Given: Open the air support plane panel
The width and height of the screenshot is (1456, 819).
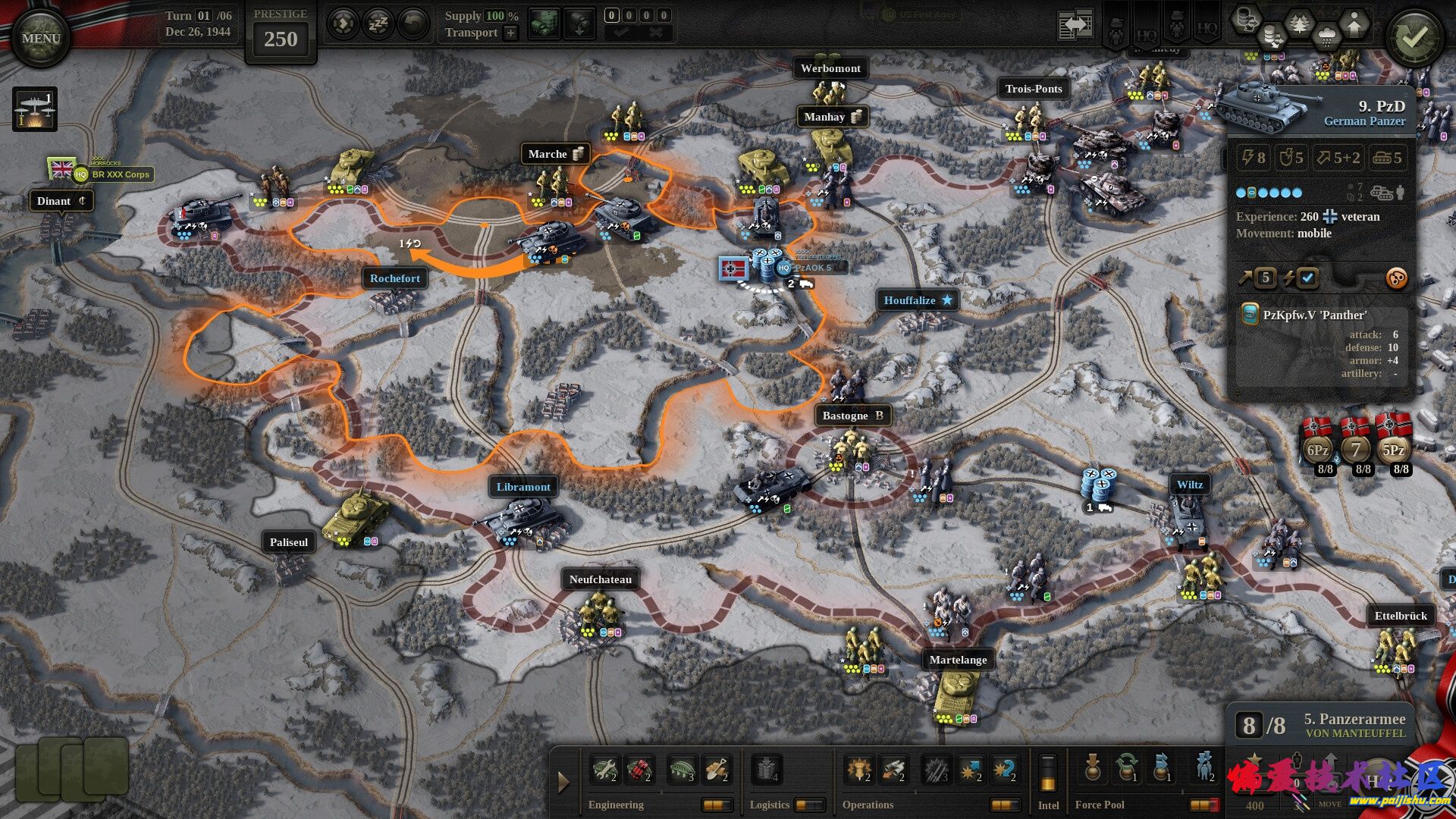Looking at the screenshot, I should (35, 109).
